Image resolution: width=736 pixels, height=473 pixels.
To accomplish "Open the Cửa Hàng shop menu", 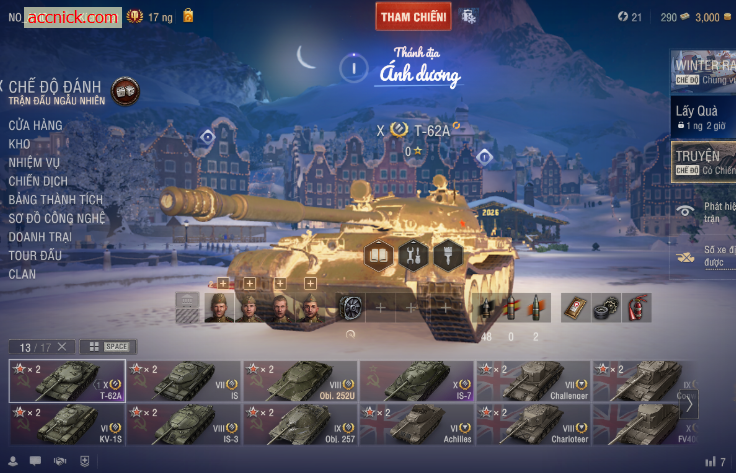I will click(x=35, y=125).
